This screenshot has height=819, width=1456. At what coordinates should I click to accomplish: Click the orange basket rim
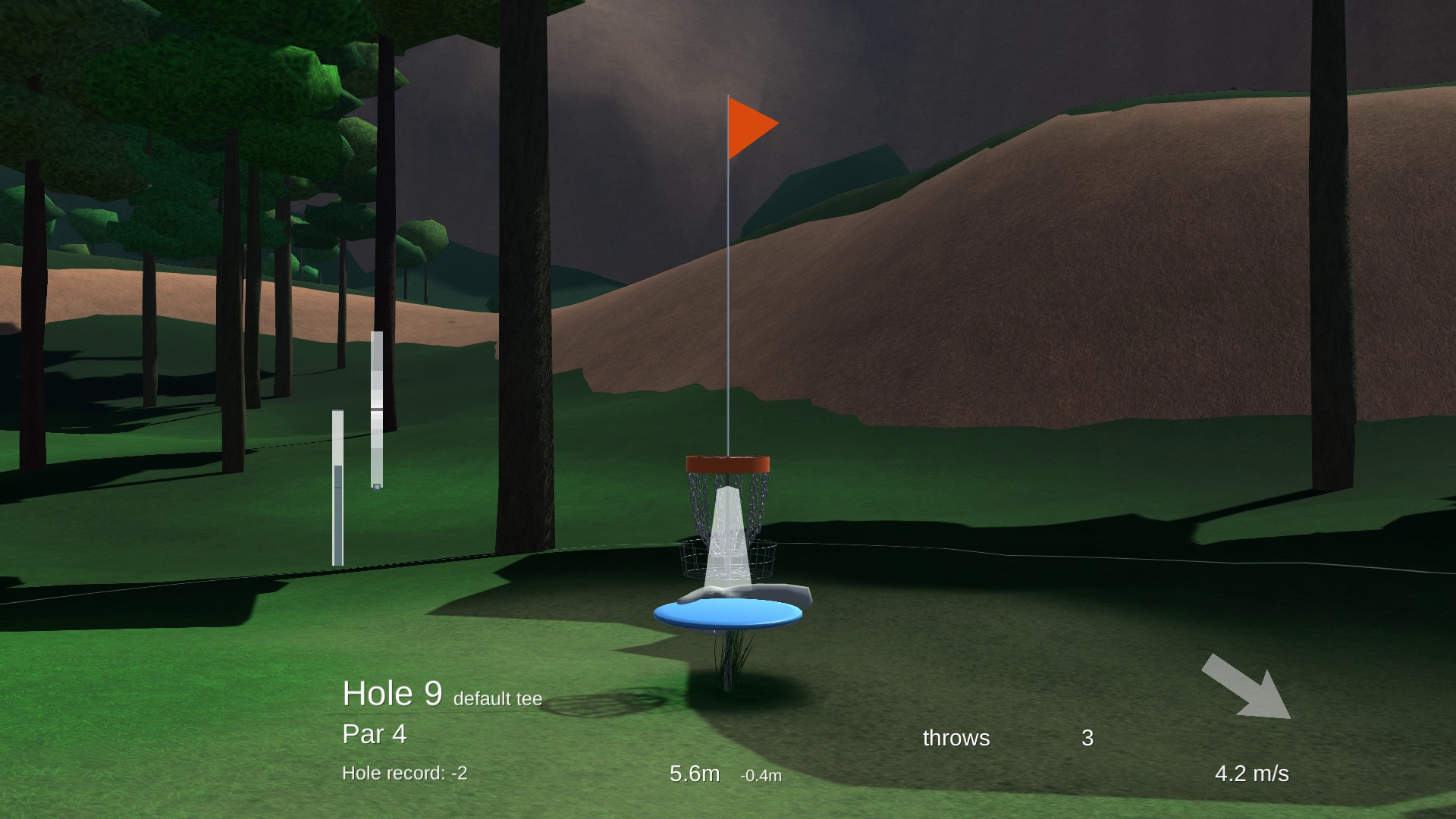(728, 461)
